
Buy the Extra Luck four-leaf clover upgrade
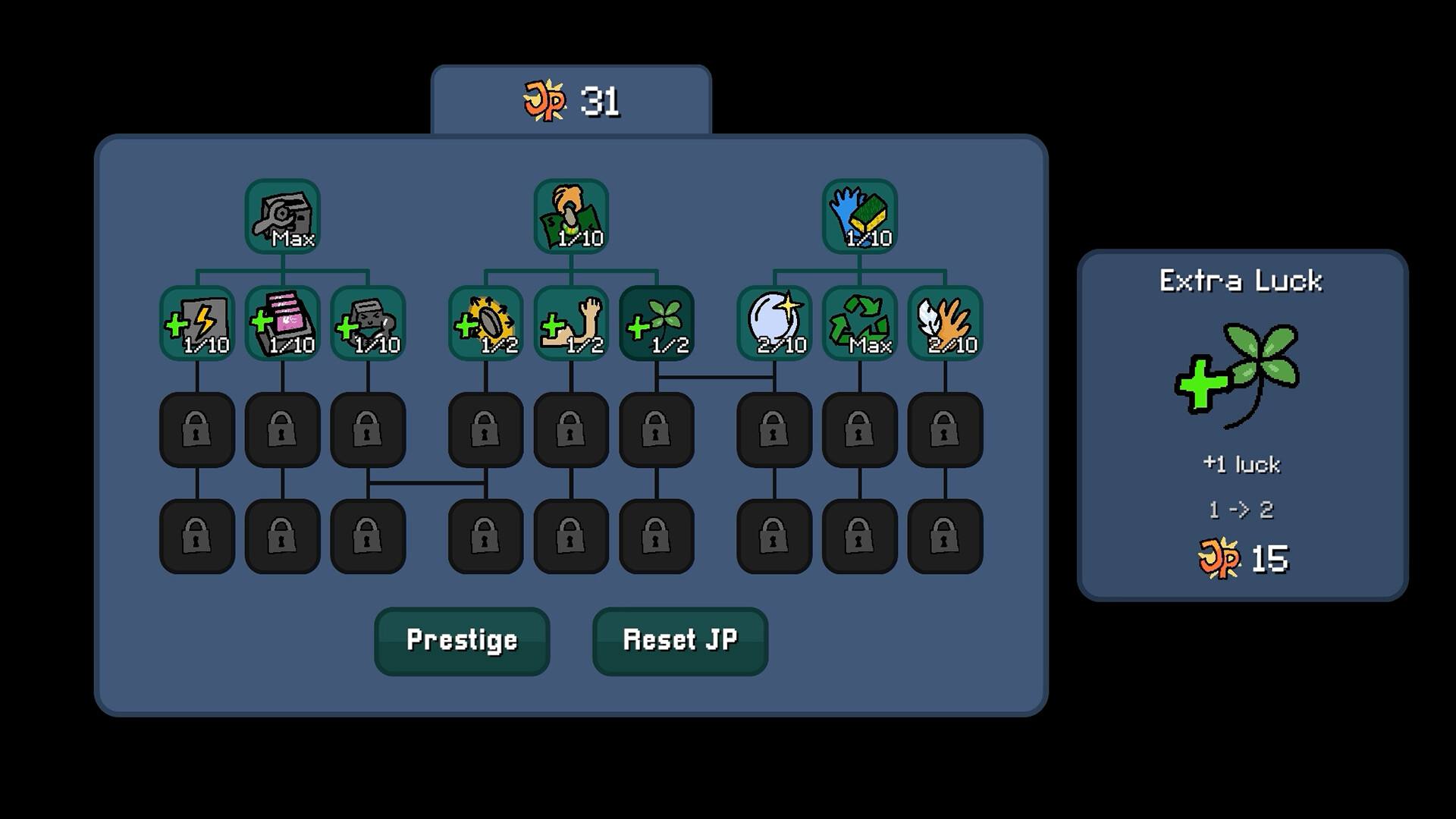tap(657, 323)
